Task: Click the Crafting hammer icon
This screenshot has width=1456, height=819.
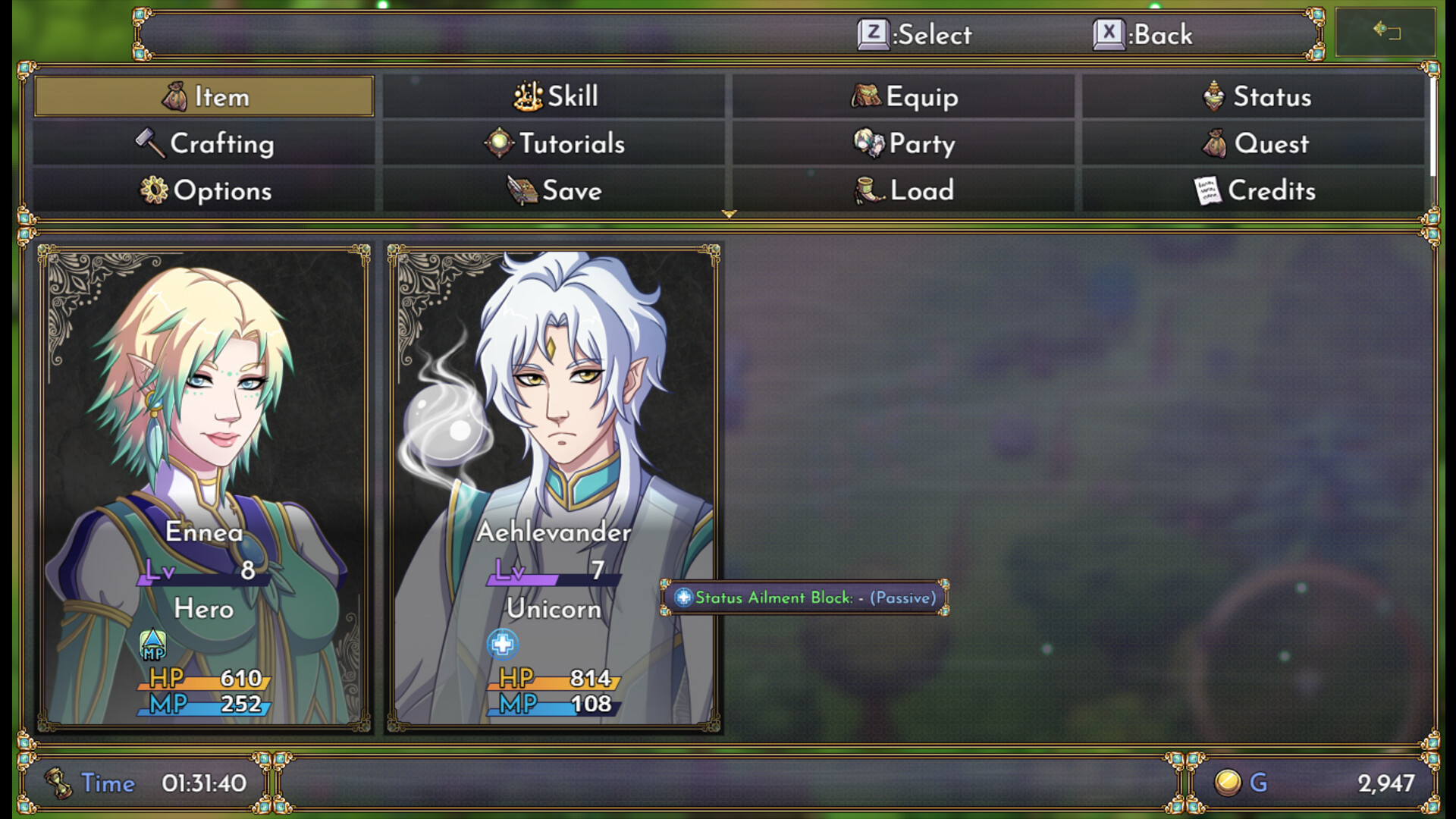Action: pyautogui.click(x=149, y=143)
